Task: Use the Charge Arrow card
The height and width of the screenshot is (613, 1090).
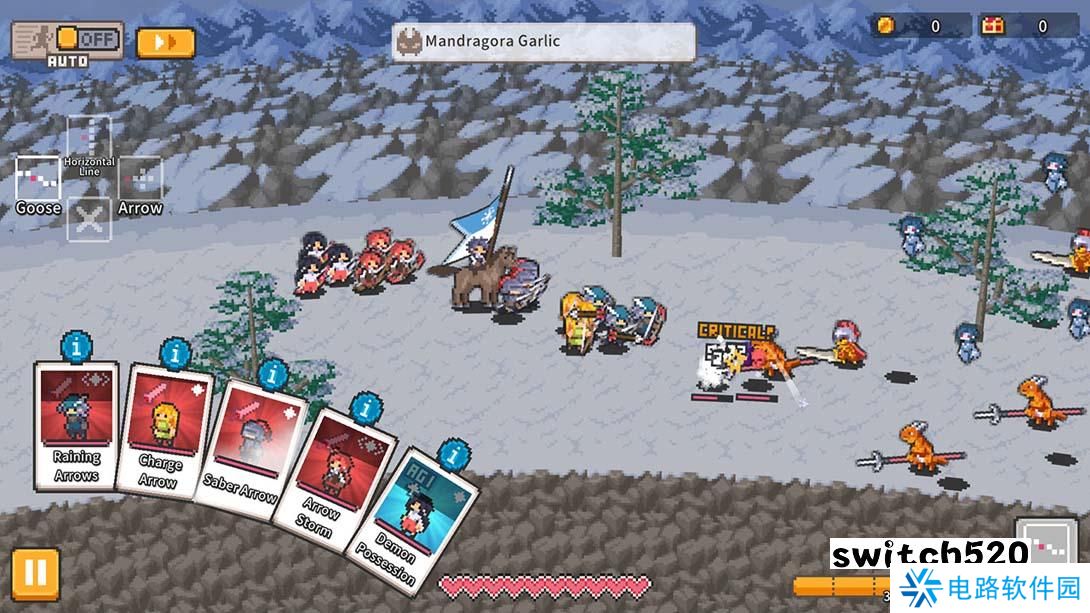Action: tap(161, 435)
